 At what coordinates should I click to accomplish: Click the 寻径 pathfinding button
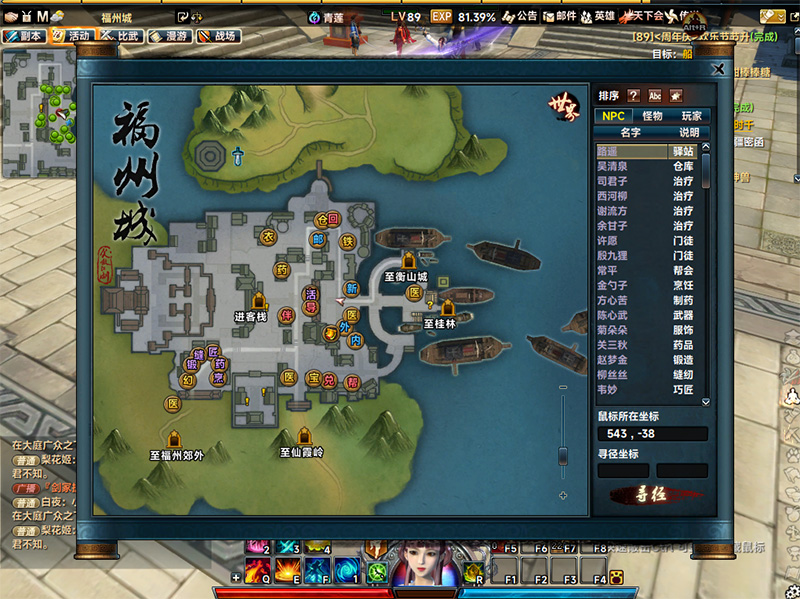click(x=656, y=494)
